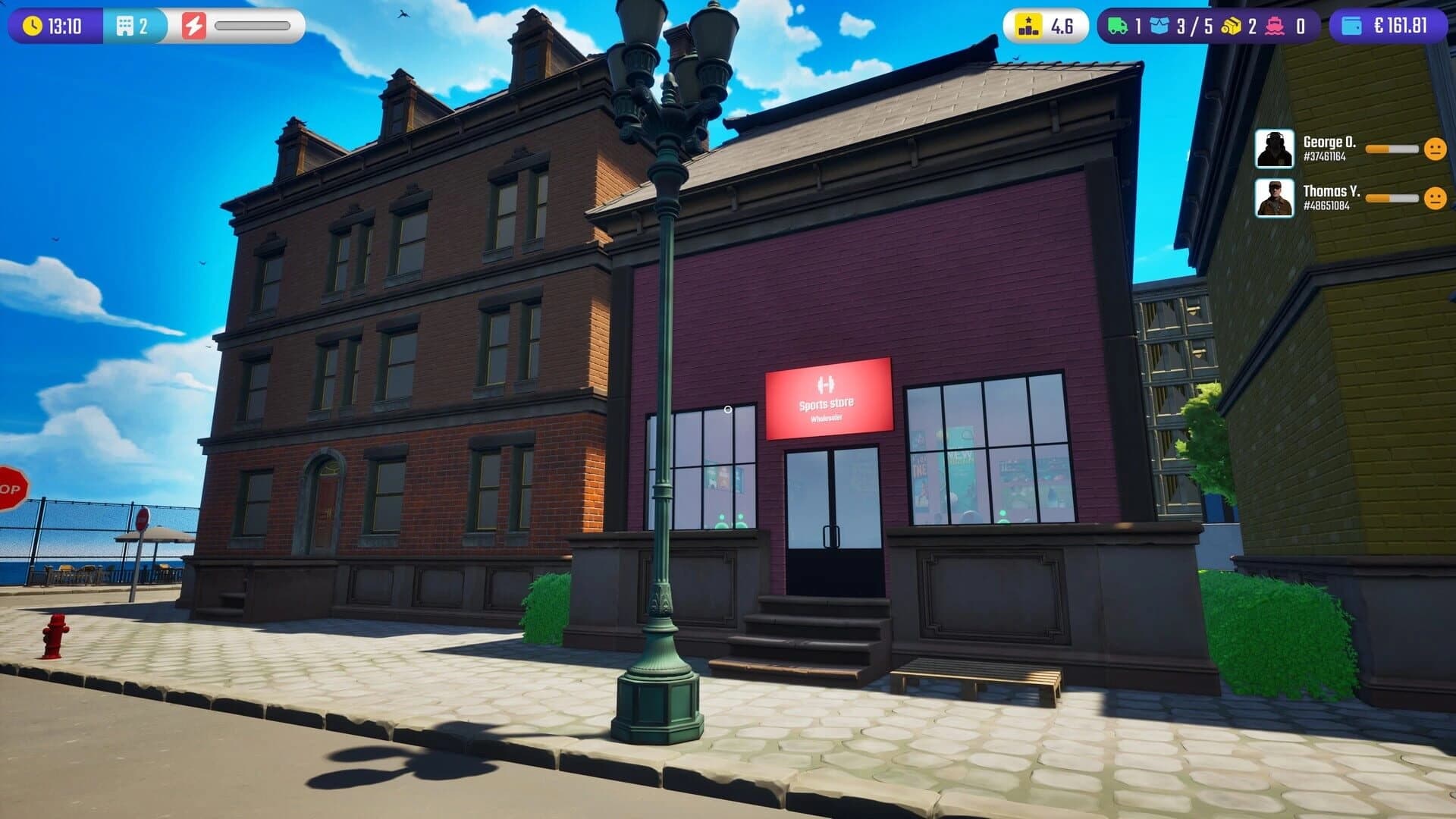Click employee ID #48651084
This screenshot has height=819, width=1456.
click(x=1326, y=206)
